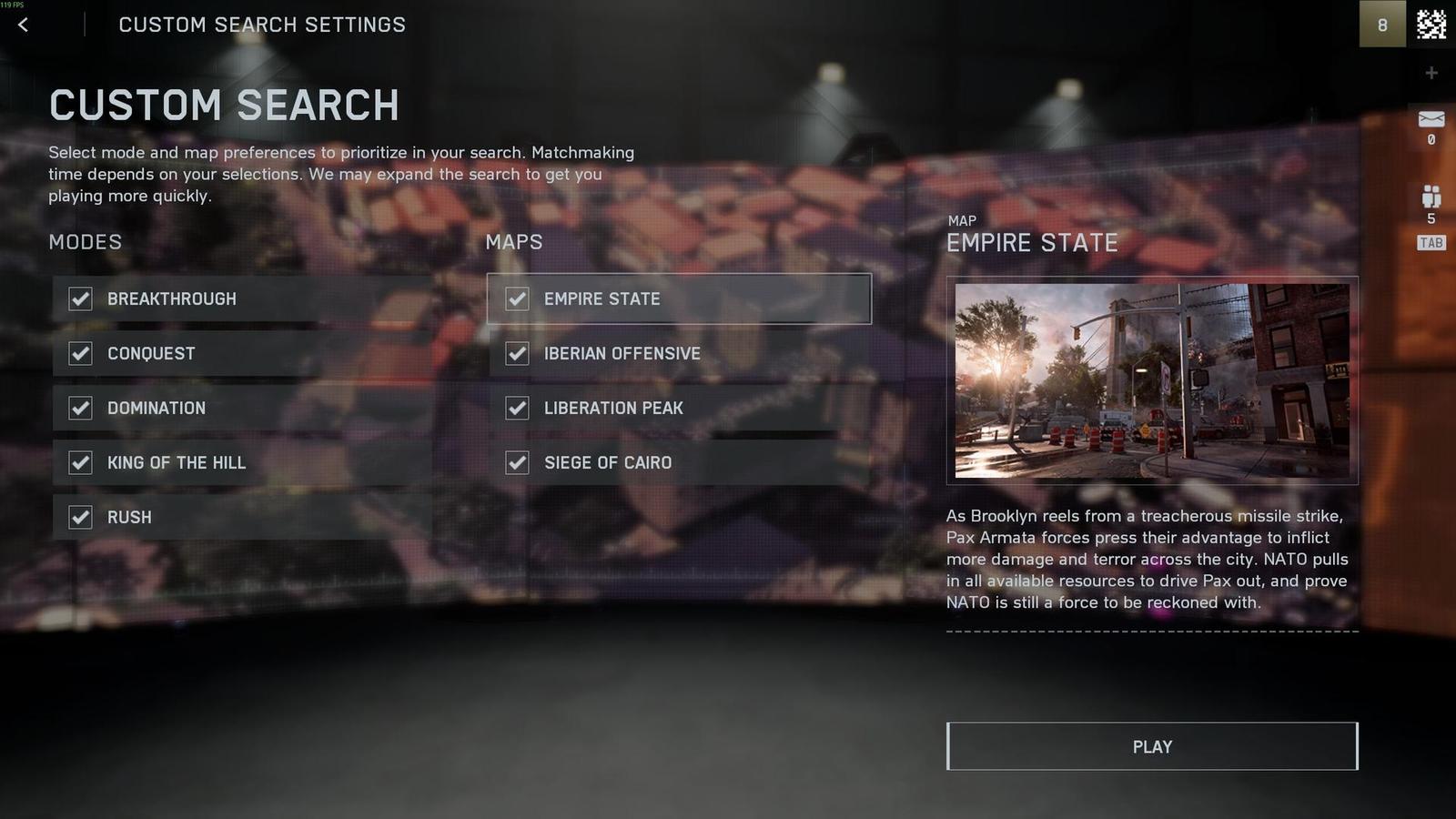Click the TAB shortcut indicator
Image resolution: width=1456 pixels, height=819 pixels.
click(1430, 241)
